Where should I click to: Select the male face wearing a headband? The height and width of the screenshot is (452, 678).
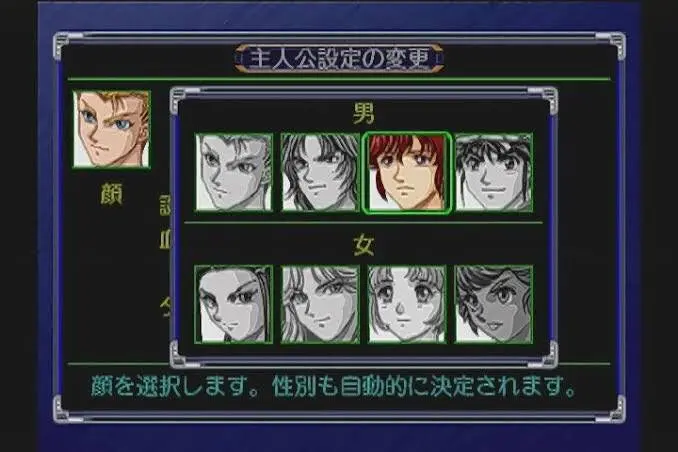click(x=494, y=172)
